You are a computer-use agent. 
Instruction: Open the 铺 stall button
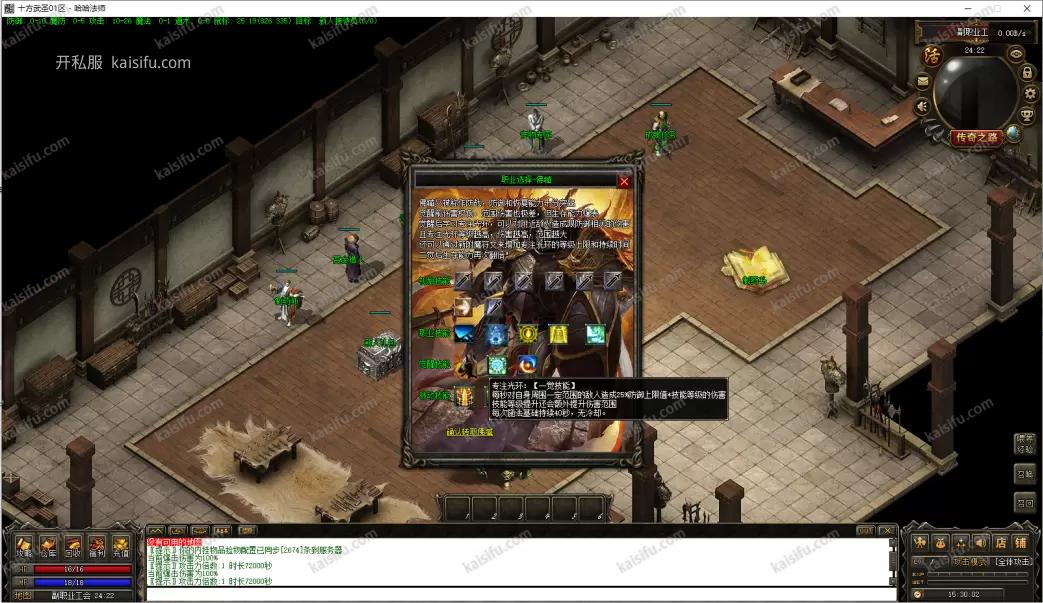point(1020,542)
